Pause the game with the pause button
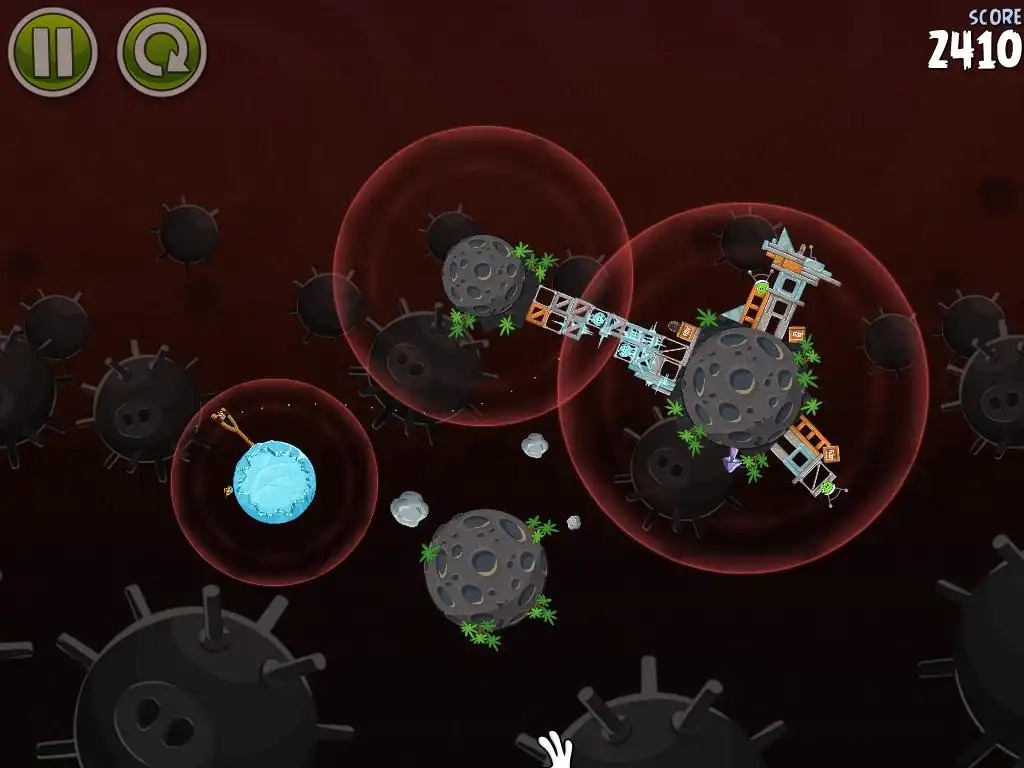1024x768 pixels. tap(52, 51)
